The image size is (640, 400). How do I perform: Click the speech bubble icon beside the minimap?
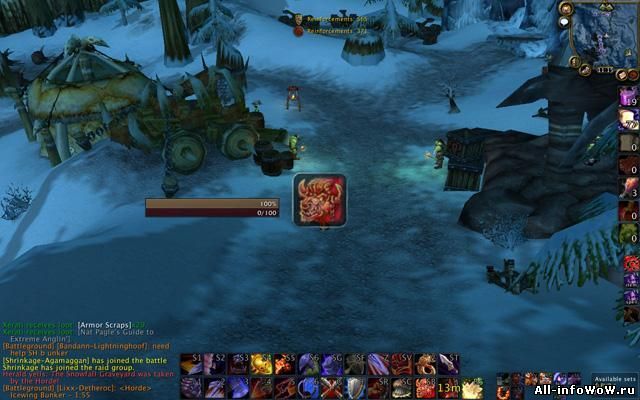pyautogui.click(x=565, y=21)
